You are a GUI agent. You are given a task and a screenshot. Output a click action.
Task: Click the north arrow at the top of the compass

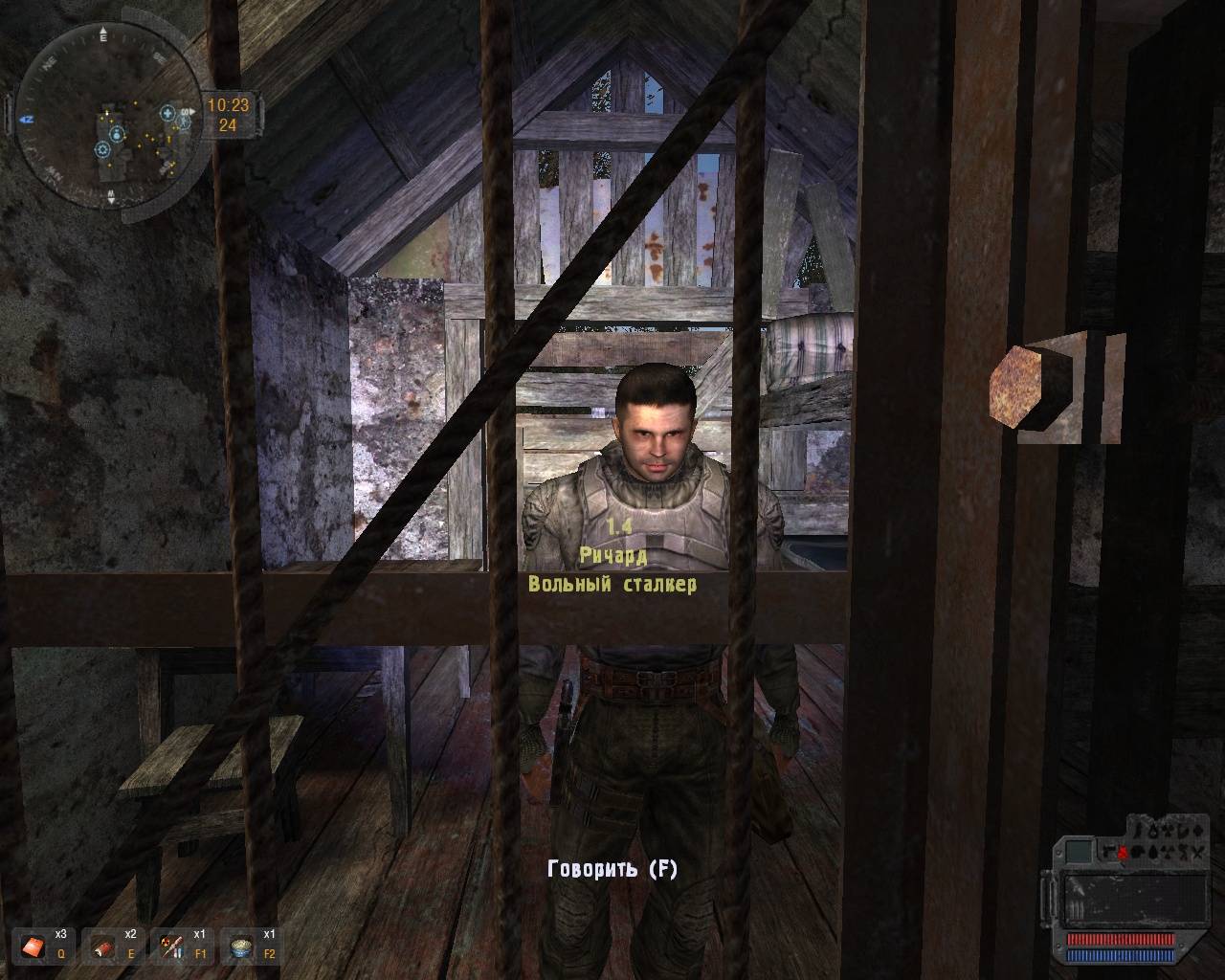click(x=103, y=31)
